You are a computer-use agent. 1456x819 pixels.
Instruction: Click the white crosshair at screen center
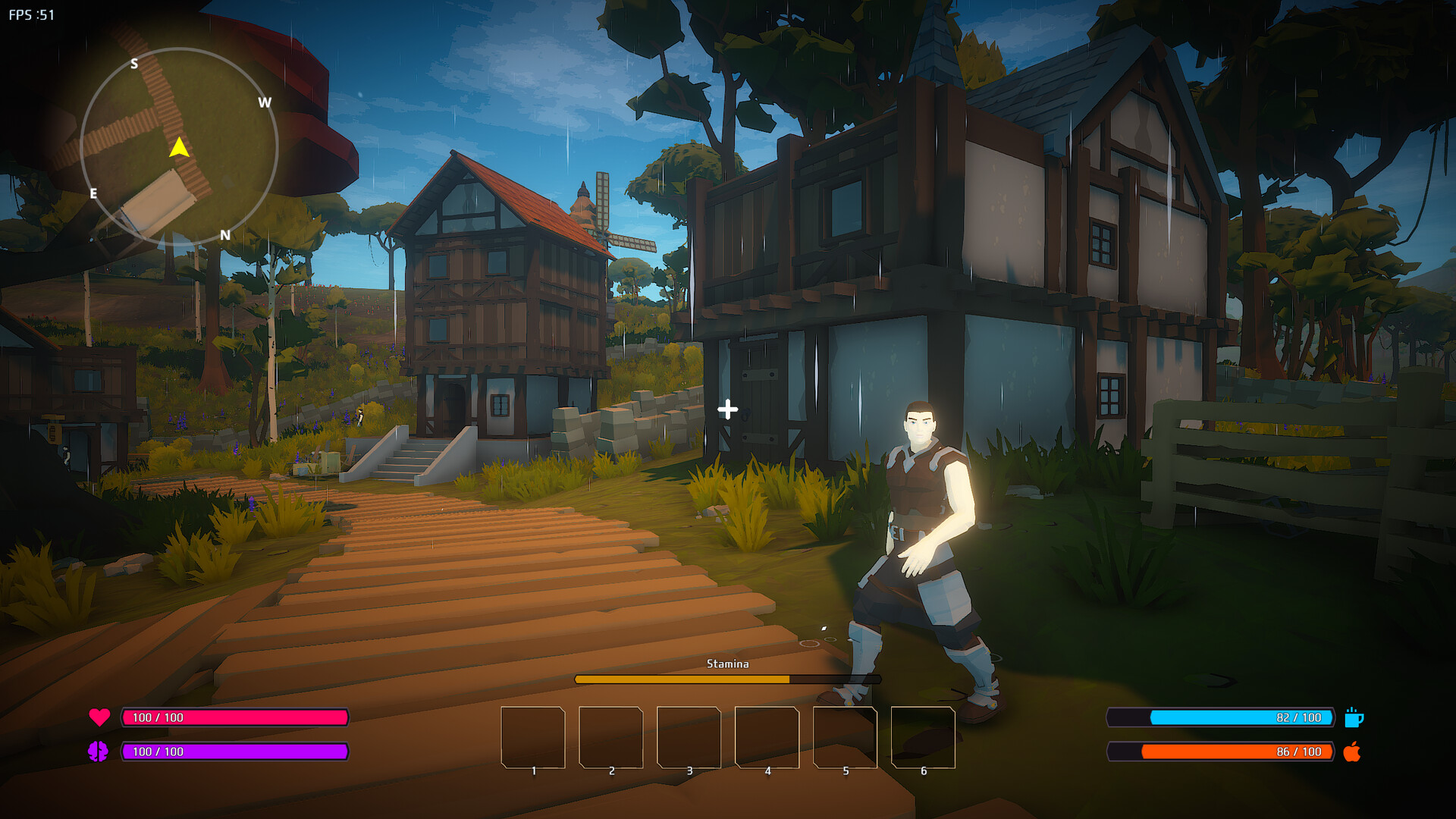pos(729,409)
